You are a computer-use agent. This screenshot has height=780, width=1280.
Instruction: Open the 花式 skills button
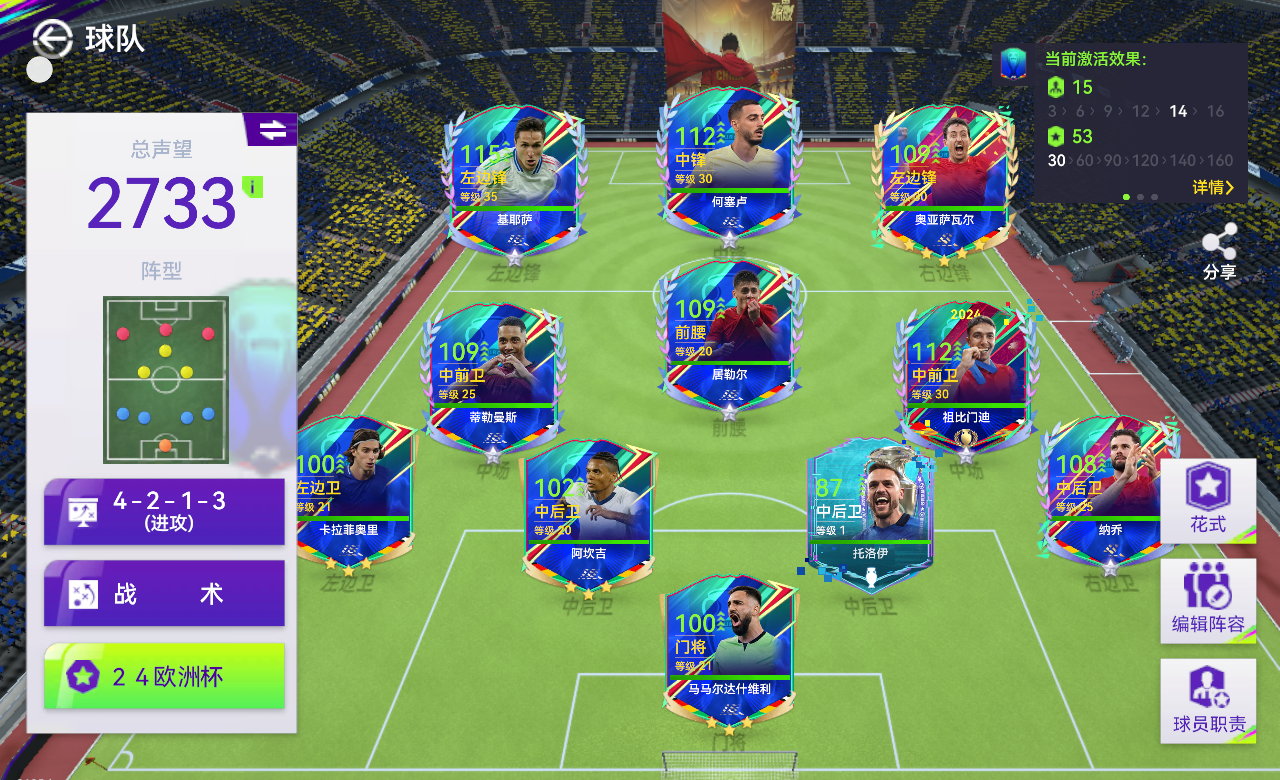1208,500
